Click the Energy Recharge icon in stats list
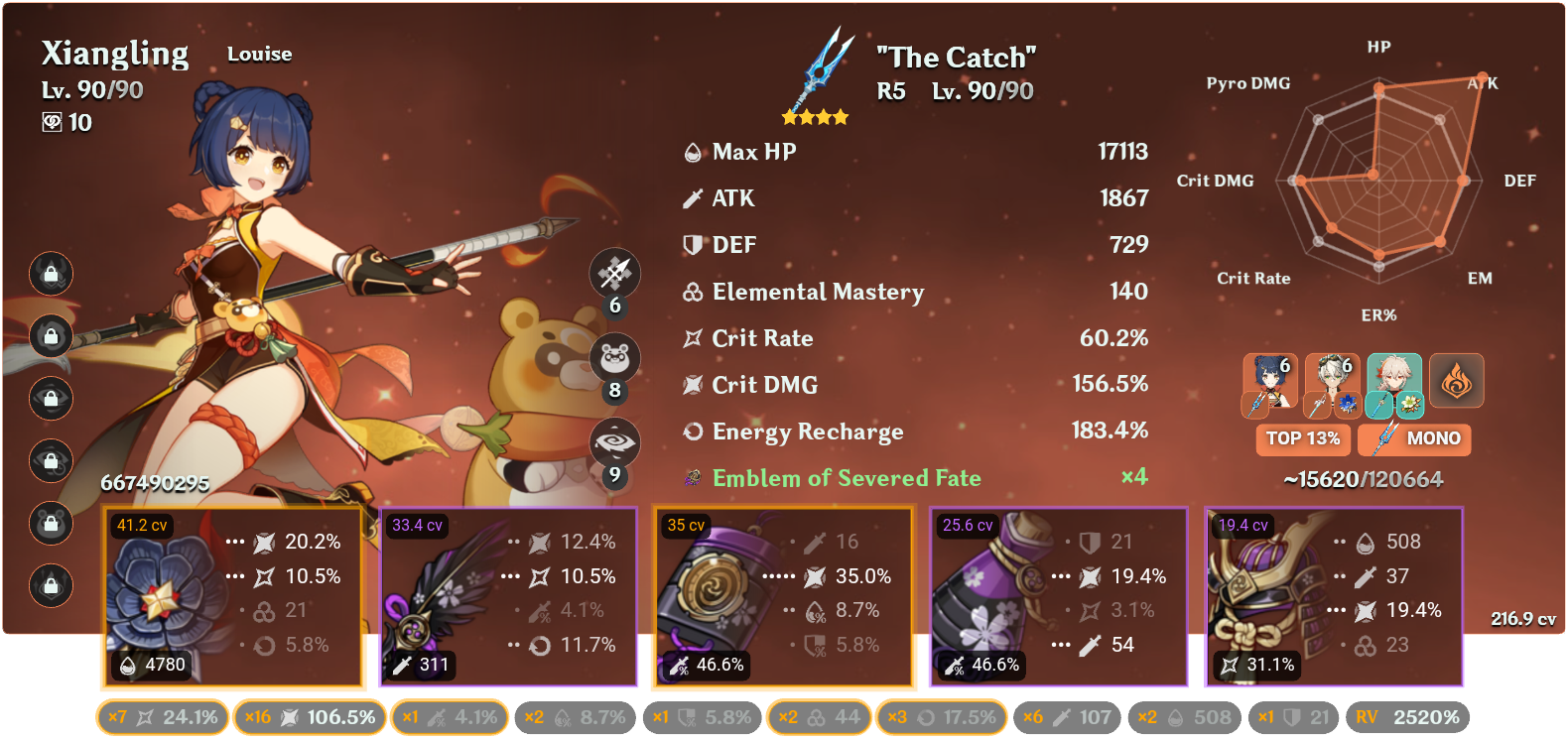The height and width of the screenshot is (741, 1568). coord(691,432)
